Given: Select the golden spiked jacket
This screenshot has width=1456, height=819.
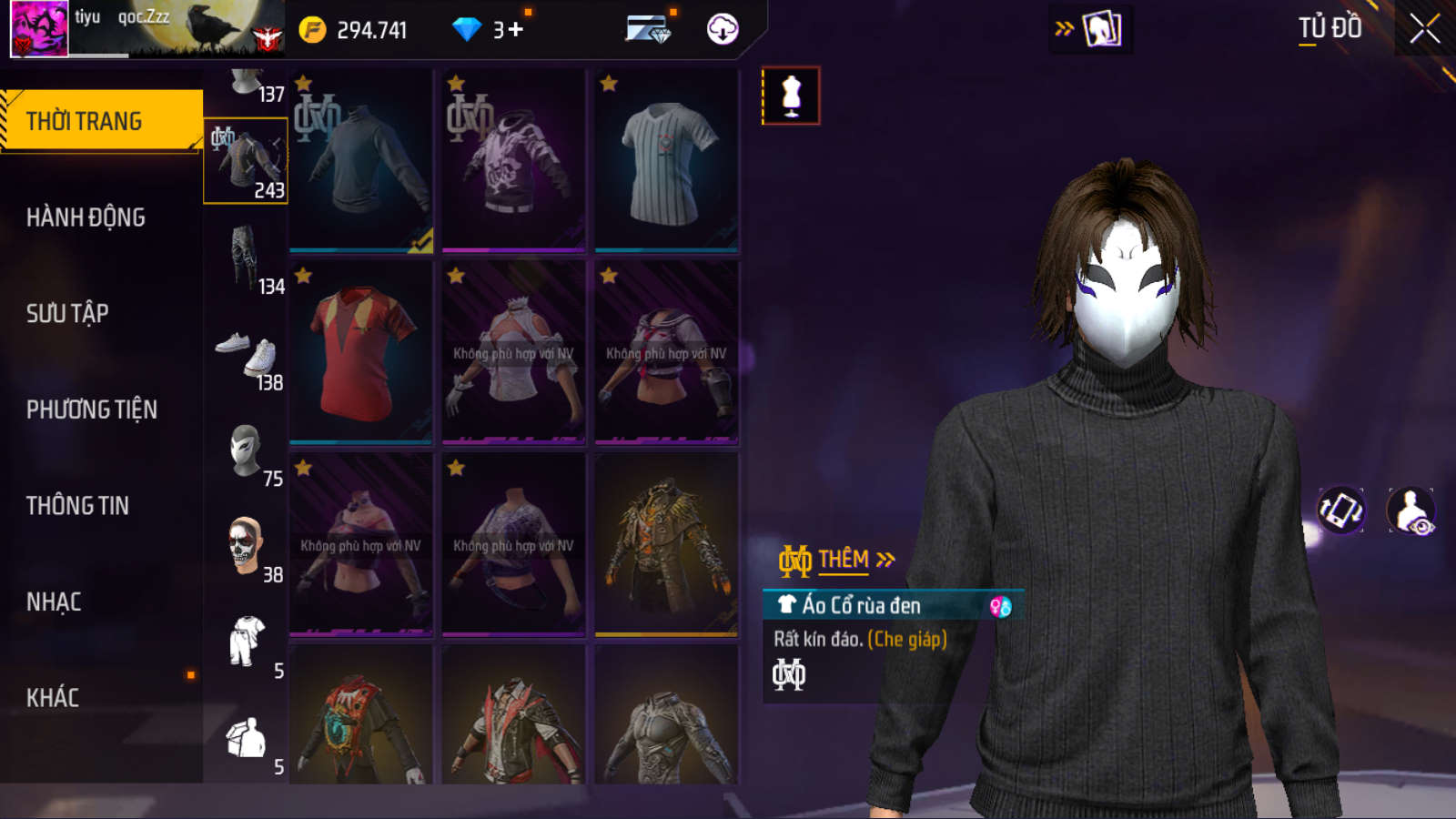Looking at the screenshot, I should click(666, 544).
